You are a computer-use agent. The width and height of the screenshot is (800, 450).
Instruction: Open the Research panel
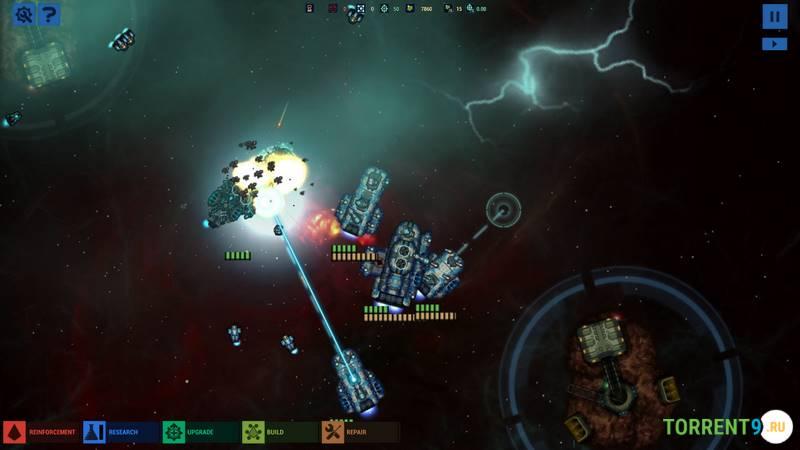[120, 432]
